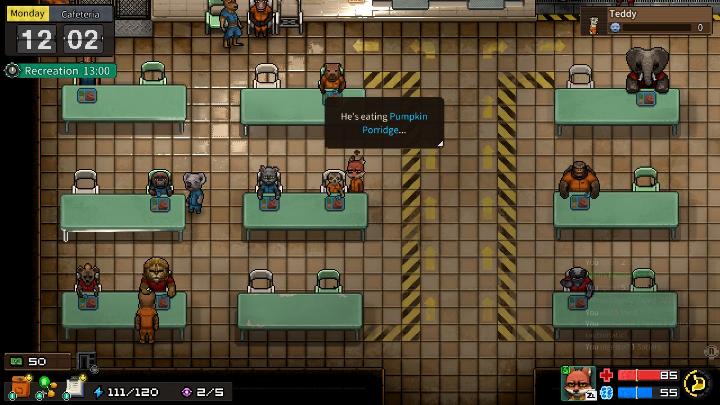The height and width of the screenshot is (405, 720).
Task: Open the prison map icon beside money
Action: (x=87, y=362)
